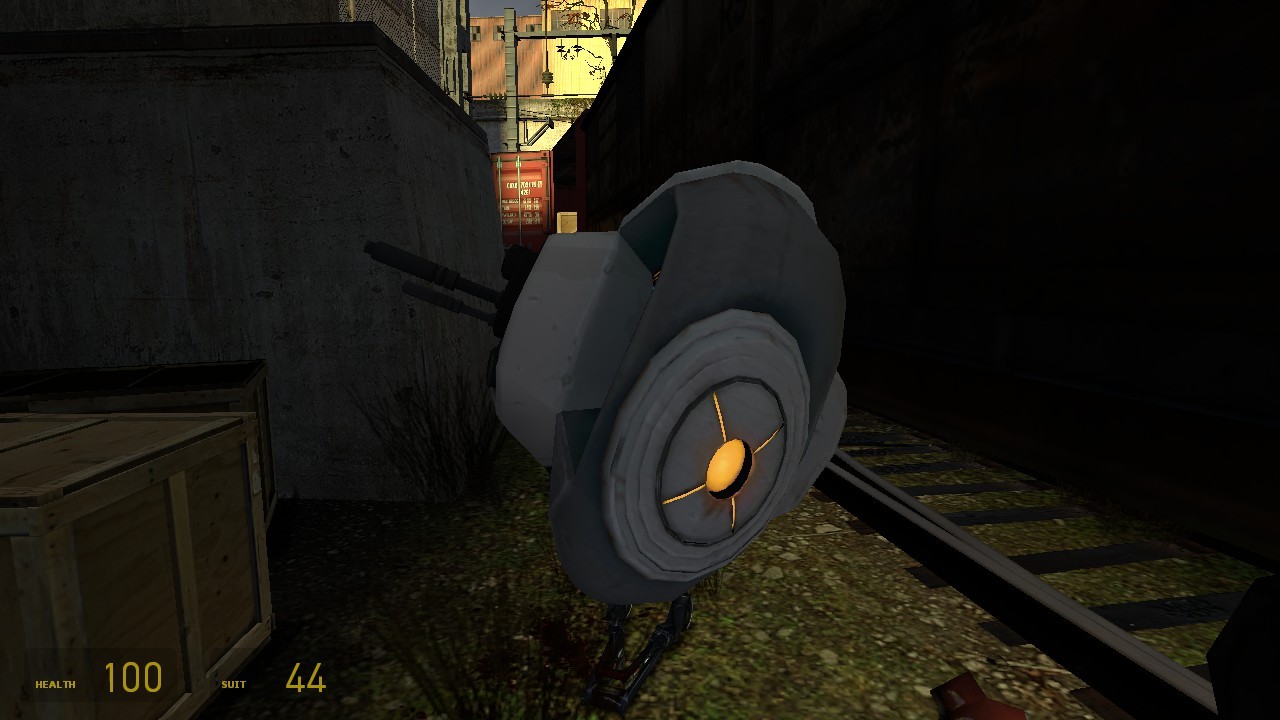Click the red shipping container in the background
This screenshot has width=1280, height=720.
pyautogui.click(x=524, y=195)
